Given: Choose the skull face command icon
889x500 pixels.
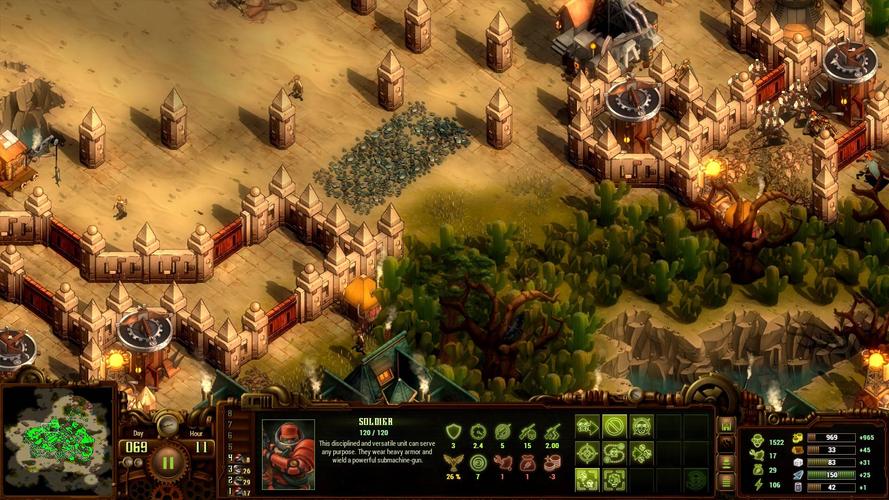Looking at the screenshot, I should pos(641,427).
